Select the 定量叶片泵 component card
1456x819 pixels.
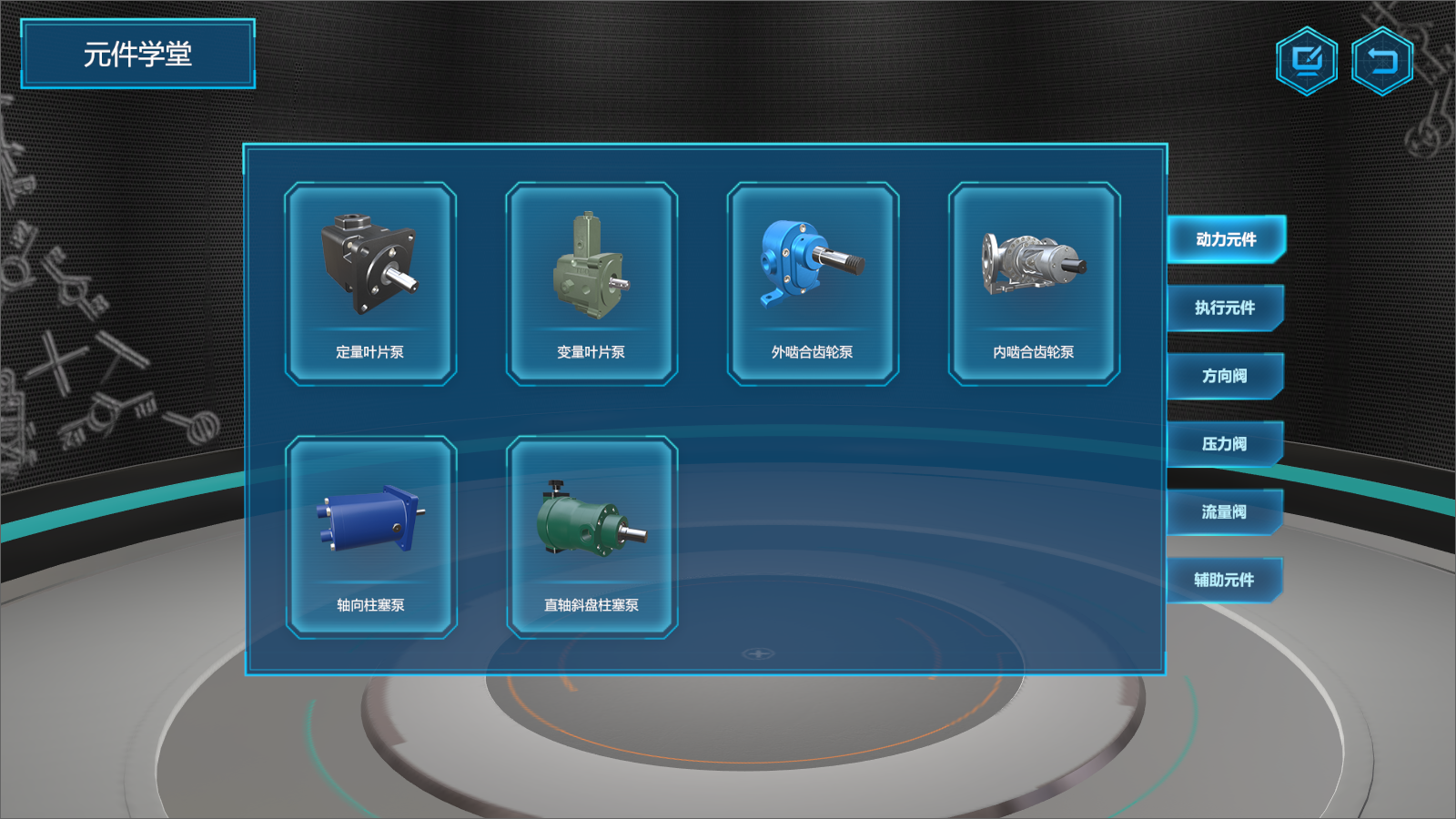tap(370, 283)
